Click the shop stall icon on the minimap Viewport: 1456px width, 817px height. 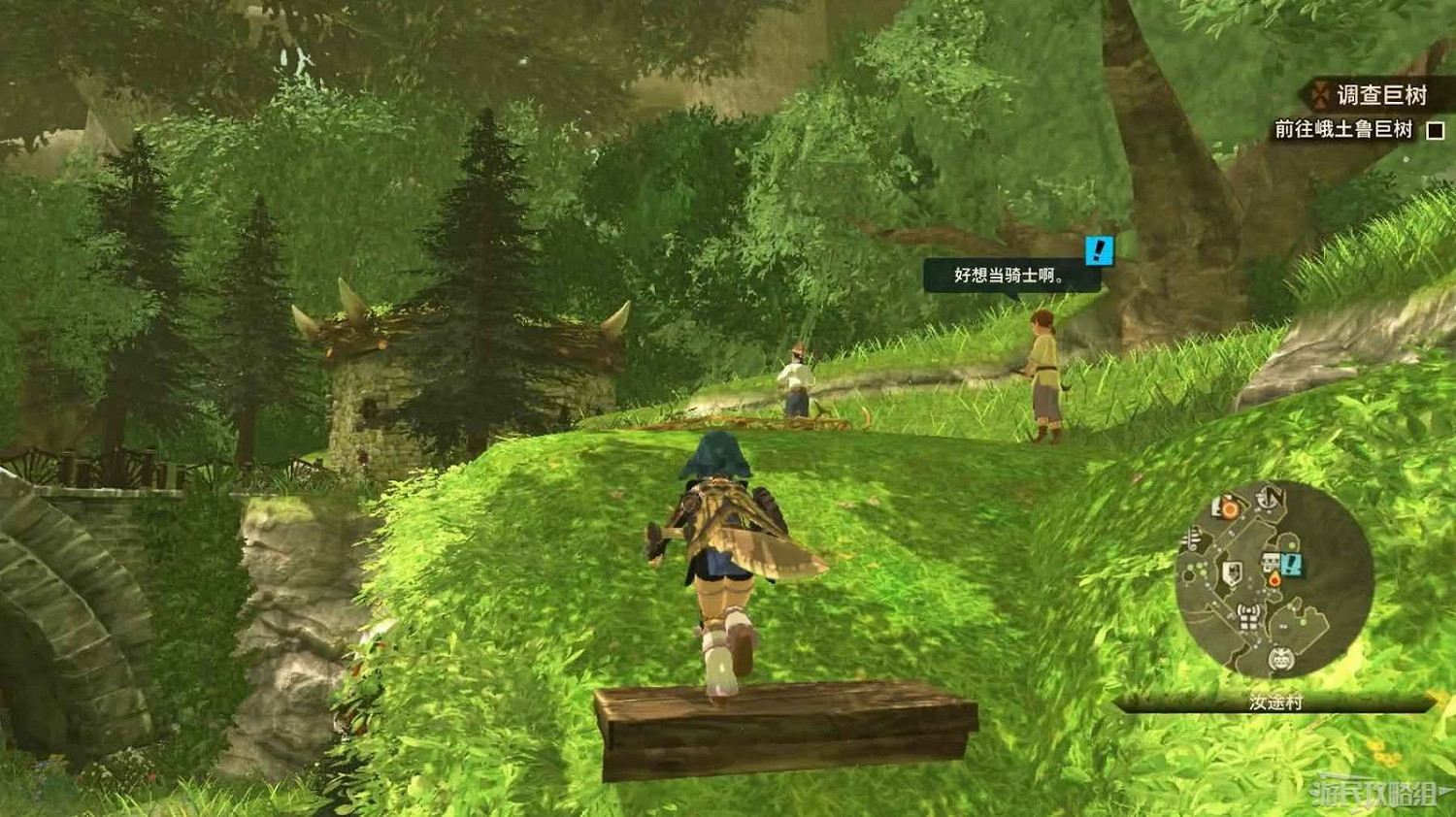[1271, 560]
